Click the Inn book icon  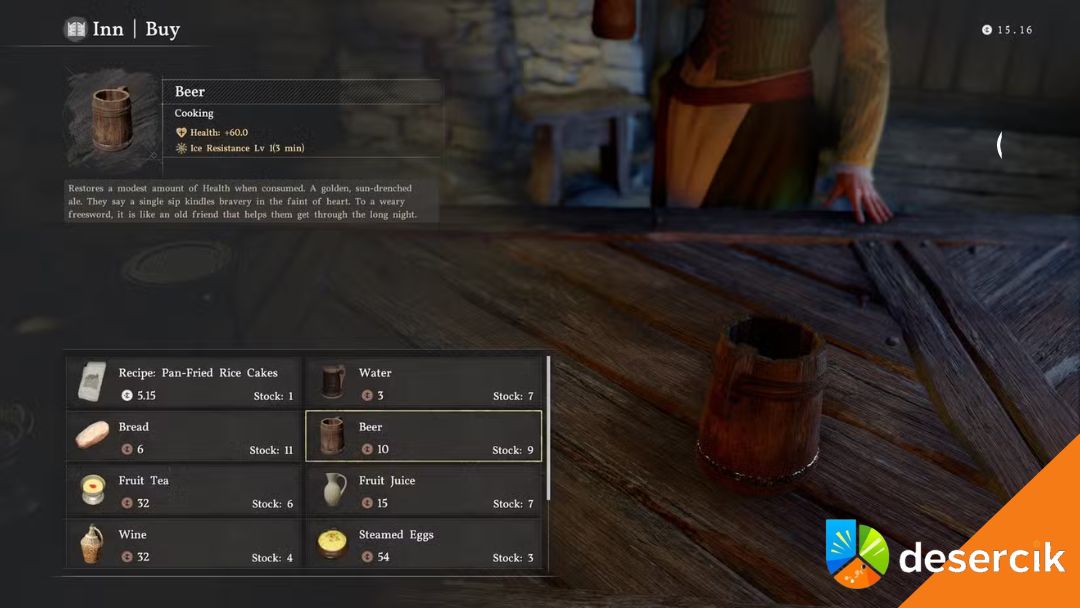[x=76, y=29]
